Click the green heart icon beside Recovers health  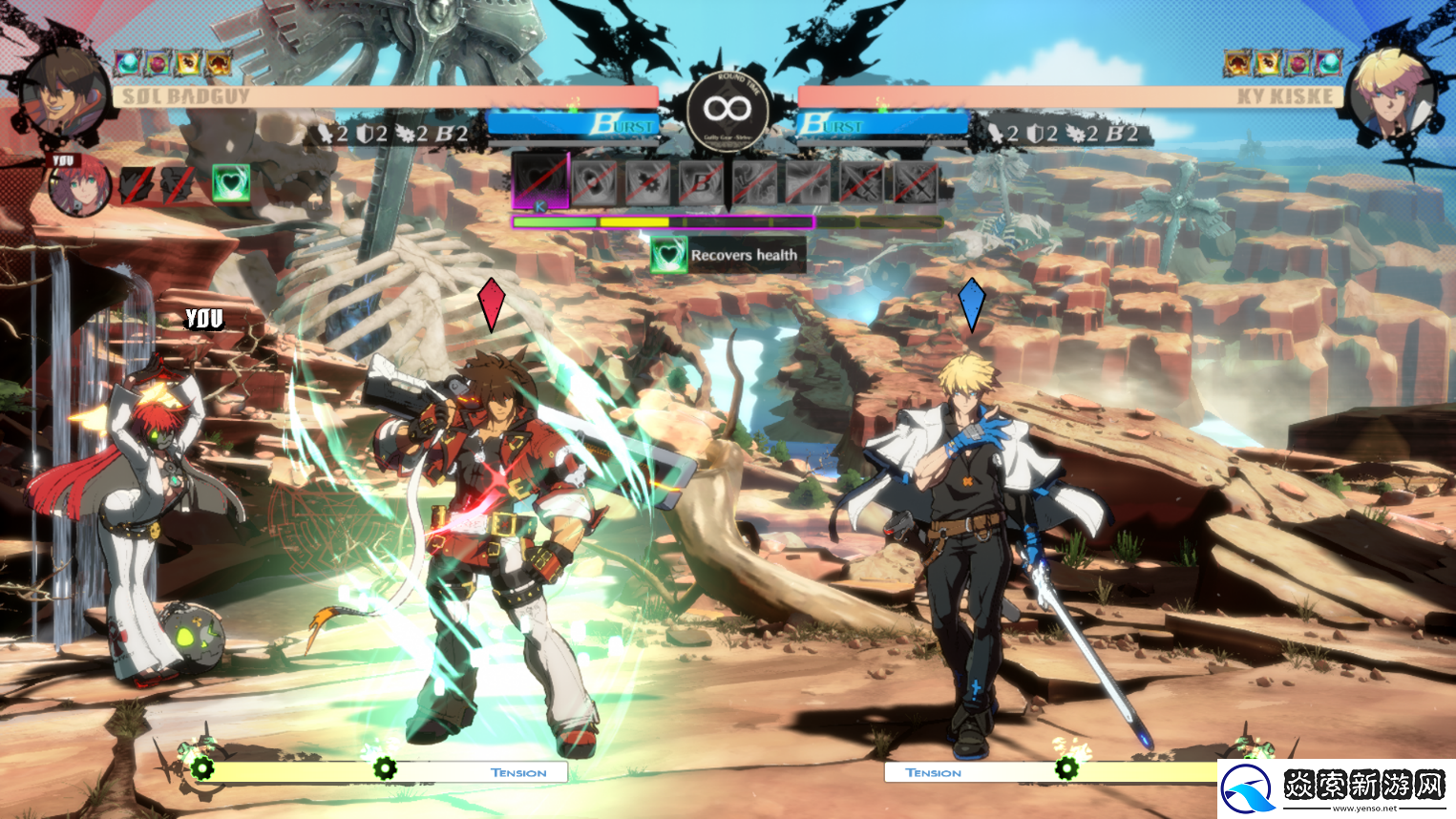tap(668, 255)
